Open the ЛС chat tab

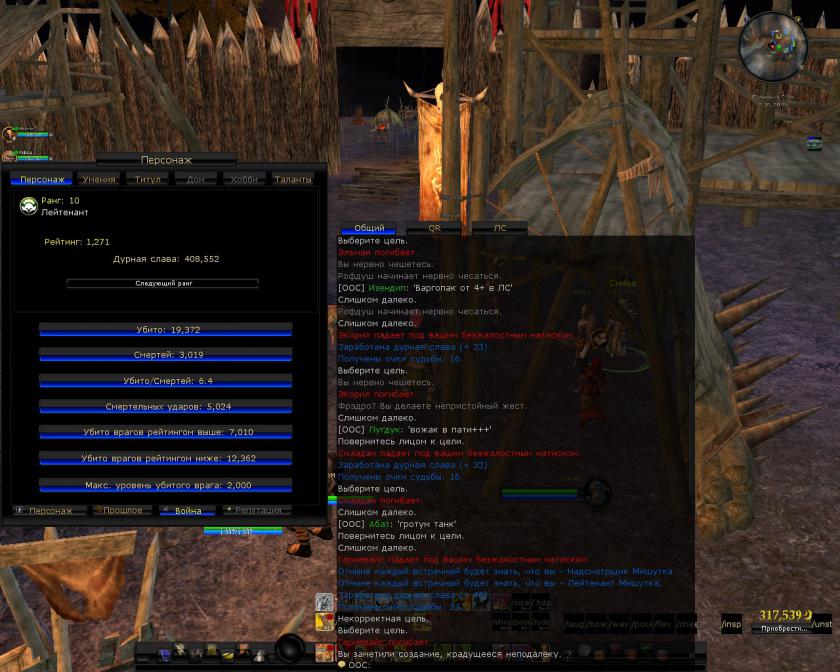tap(499, 228)
